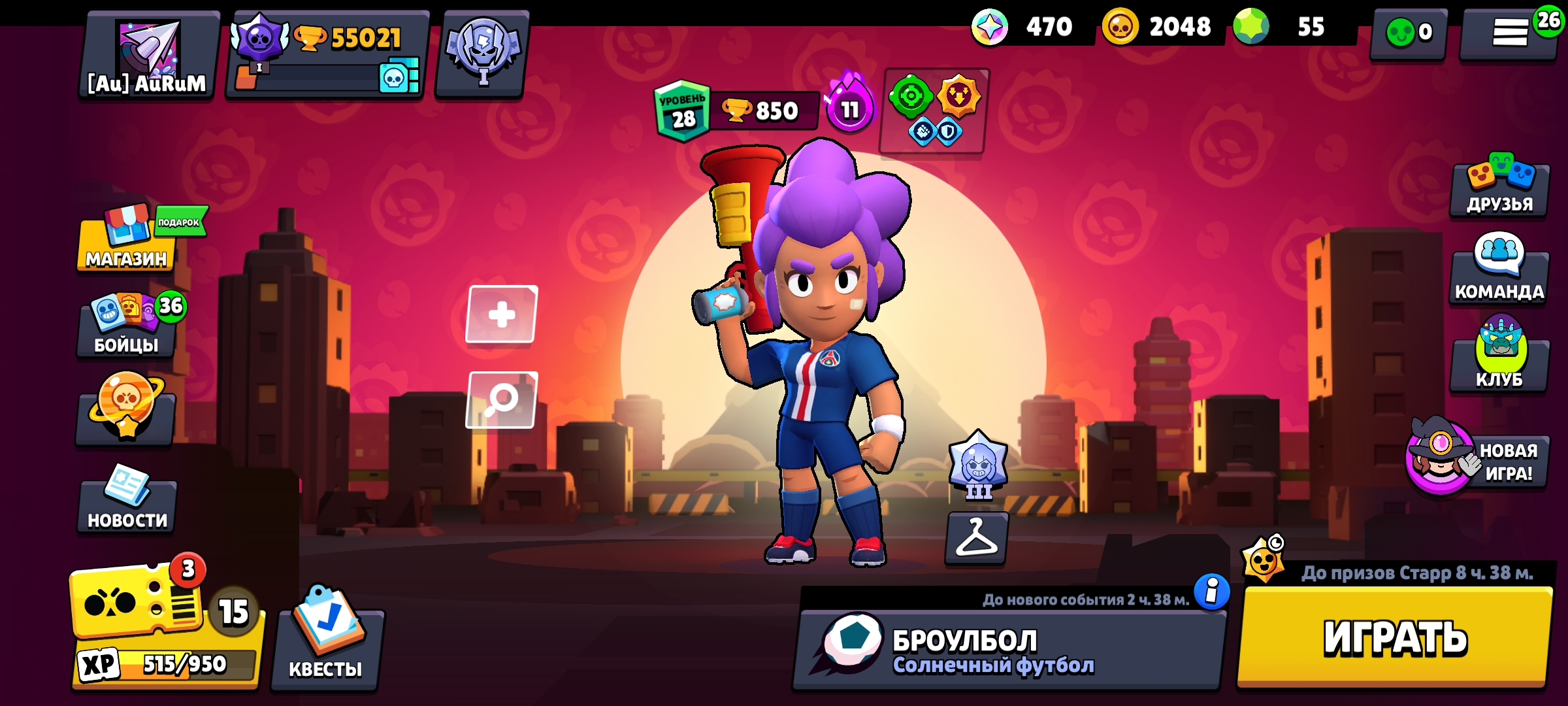Show event info with the blue i icon
The width and height of the screenshot is (1568, 706).
(x=1212, y=592)
